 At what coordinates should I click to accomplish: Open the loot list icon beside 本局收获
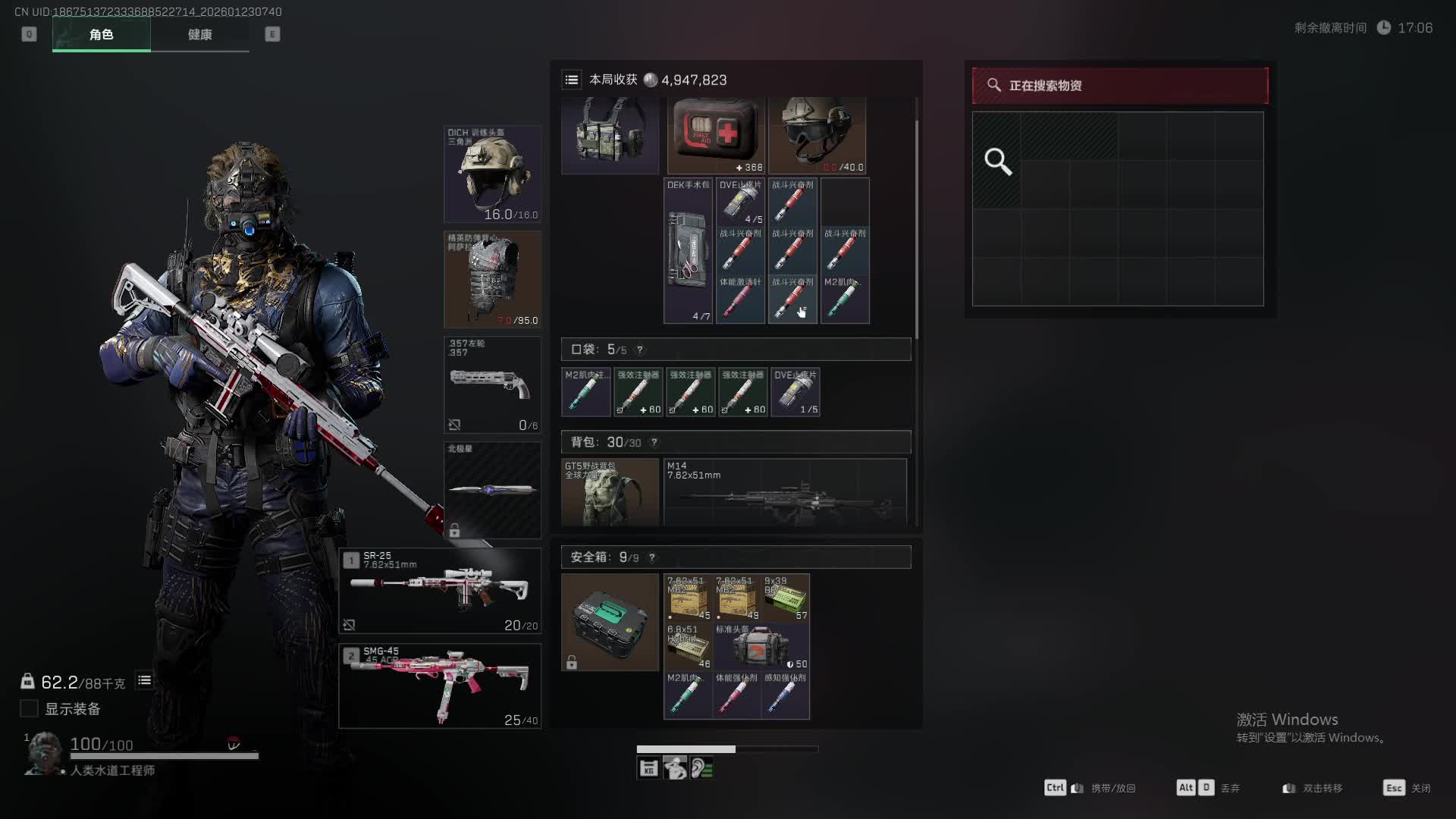point(572,80)
